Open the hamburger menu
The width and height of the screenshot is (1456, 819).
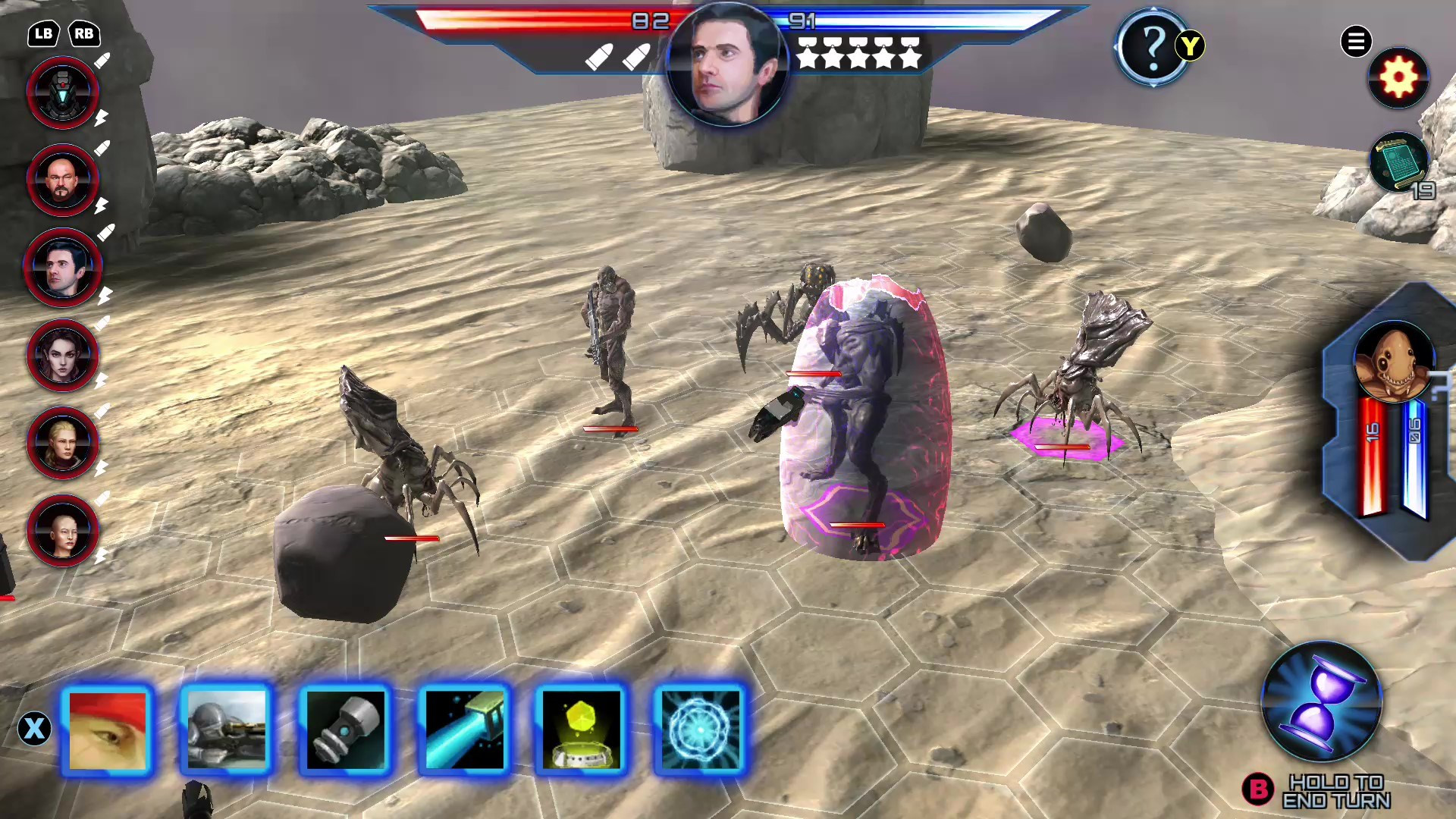pyautogui.click(x=1356, y=41)
